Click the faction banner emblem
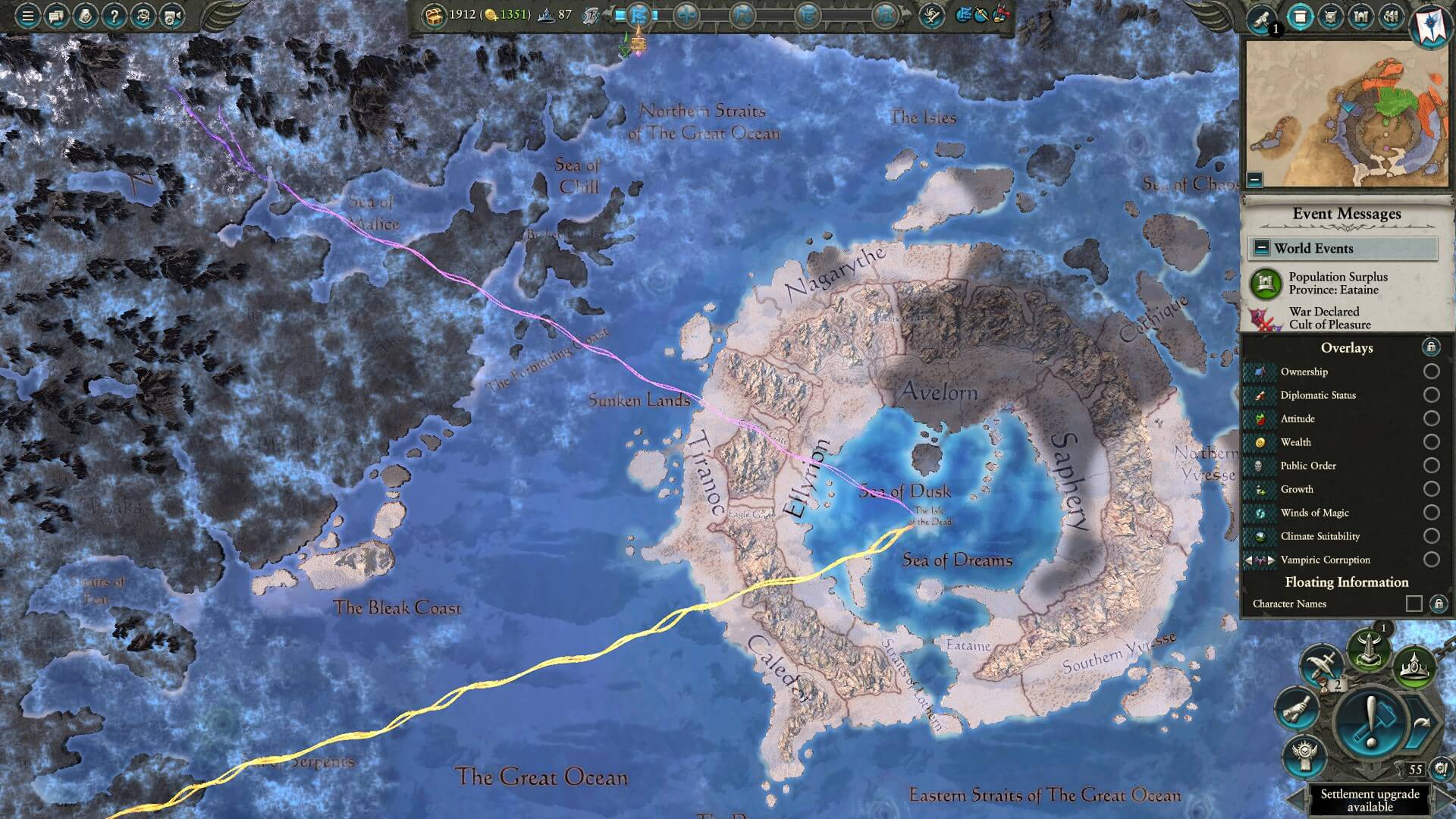Screen dimensions: 1456x819 1430,23
